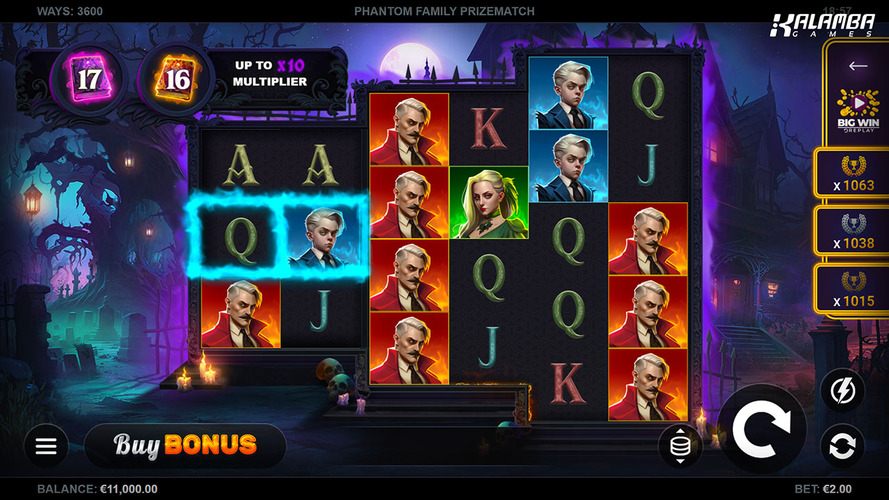Open bet coin stack selector
This screenshot has height=500, width=889.
[x=680, y=445]
